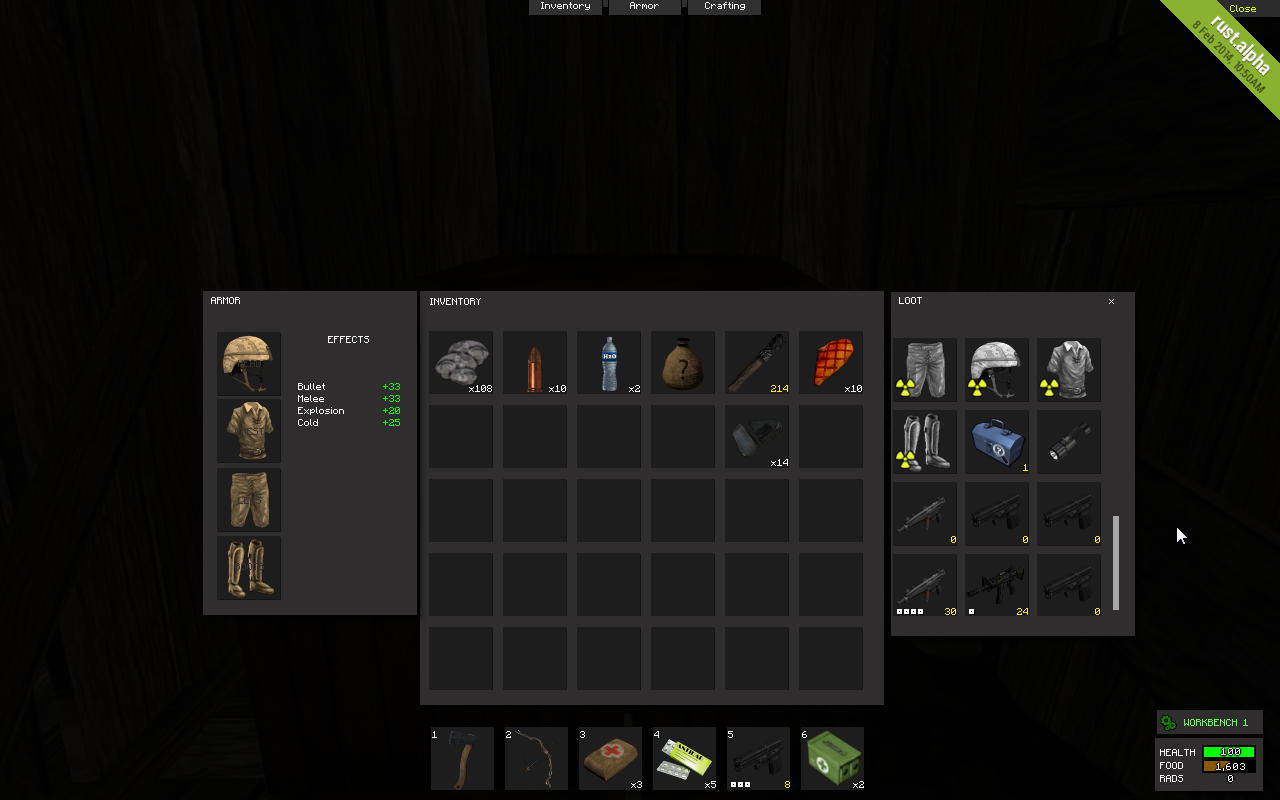Pick the stones stack of 108

[461, 363]
